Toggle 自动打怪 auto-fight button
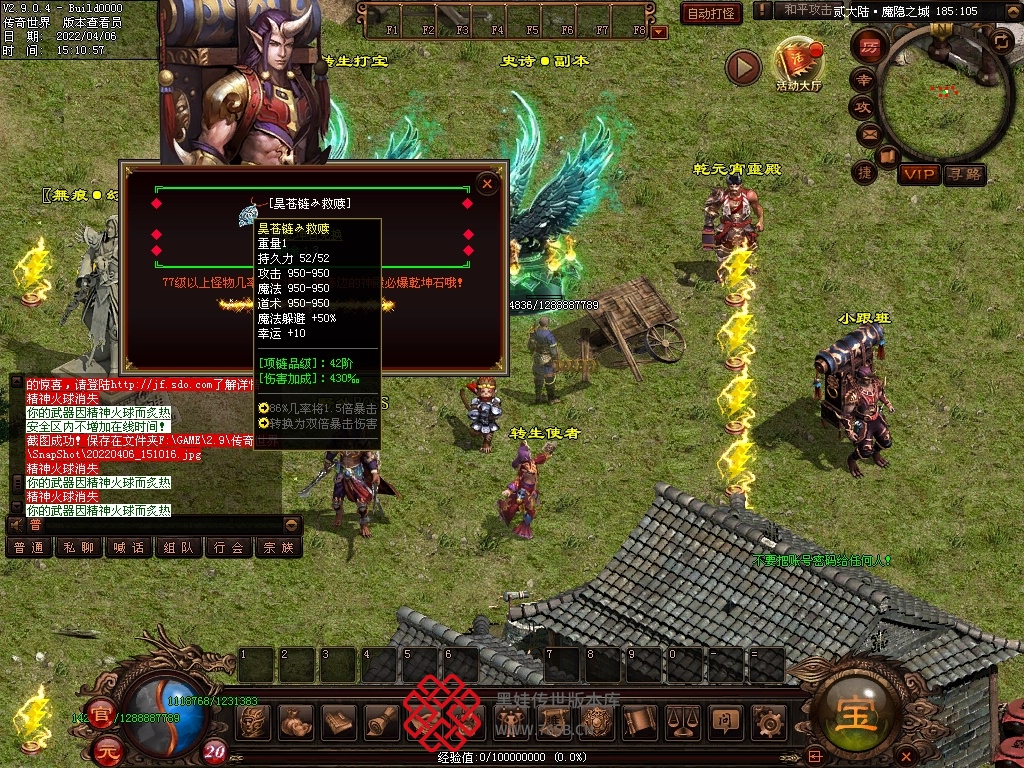This screenshot has height=768, width=1024. (711, 14)
